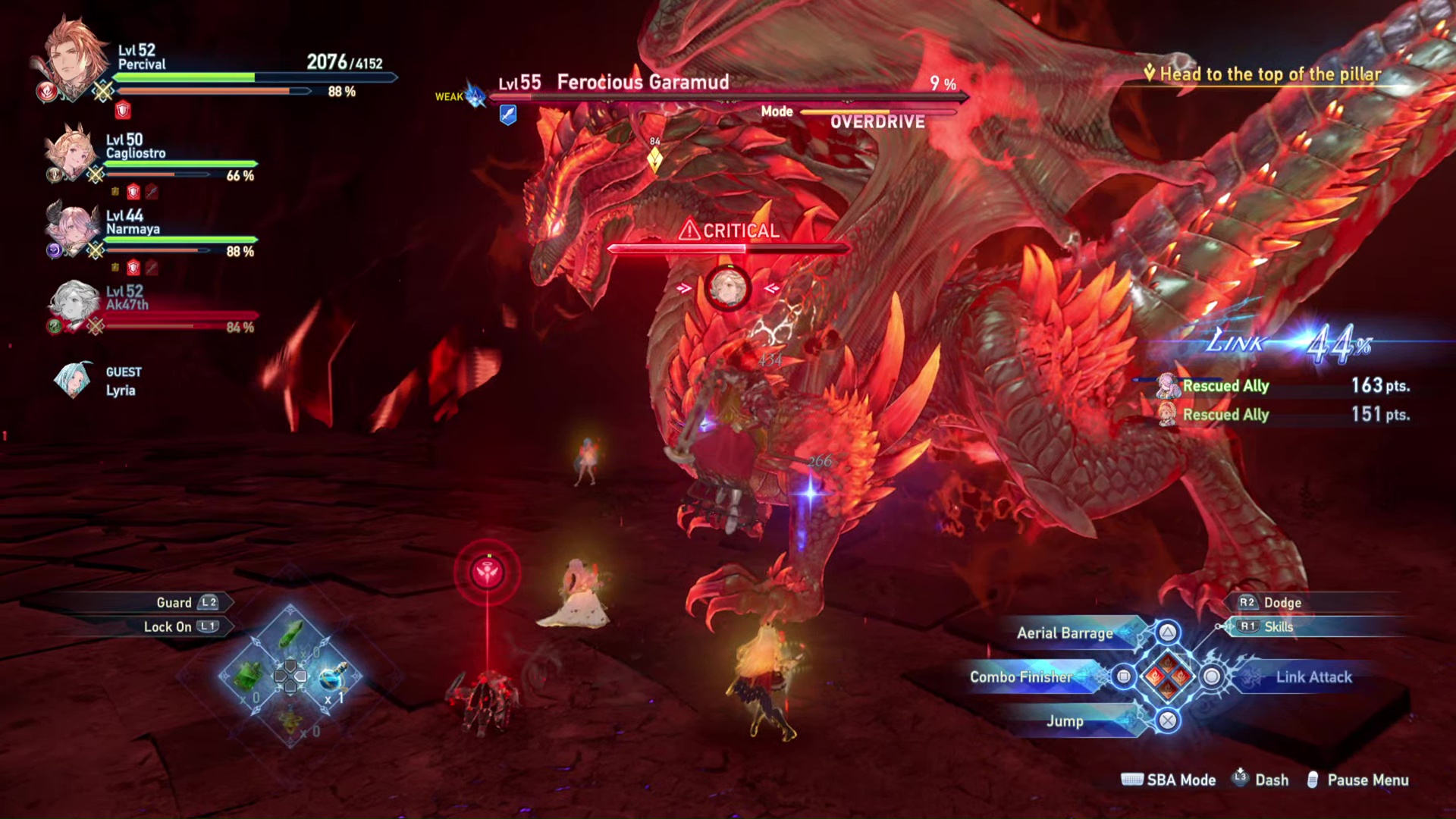Click the Guard action label
The image size is (1456, 819).
(174, 603)
